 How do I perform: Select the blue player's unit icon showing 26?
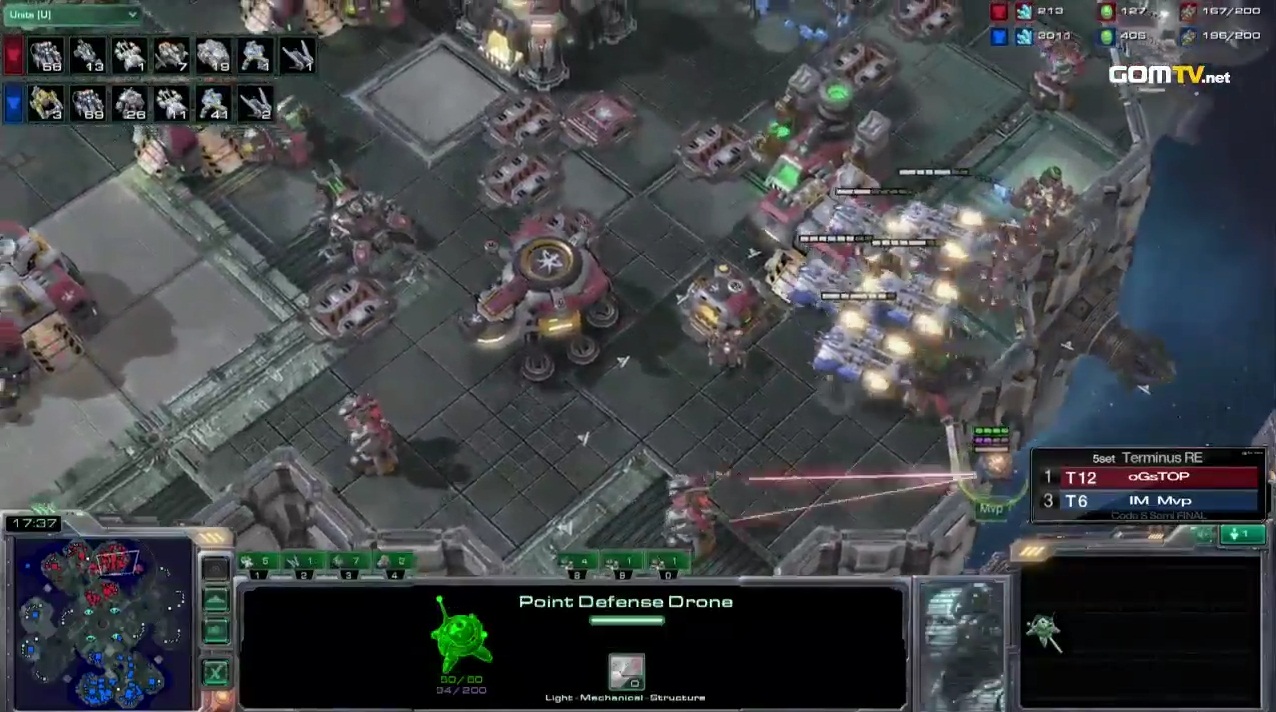[x=130, y=103]
